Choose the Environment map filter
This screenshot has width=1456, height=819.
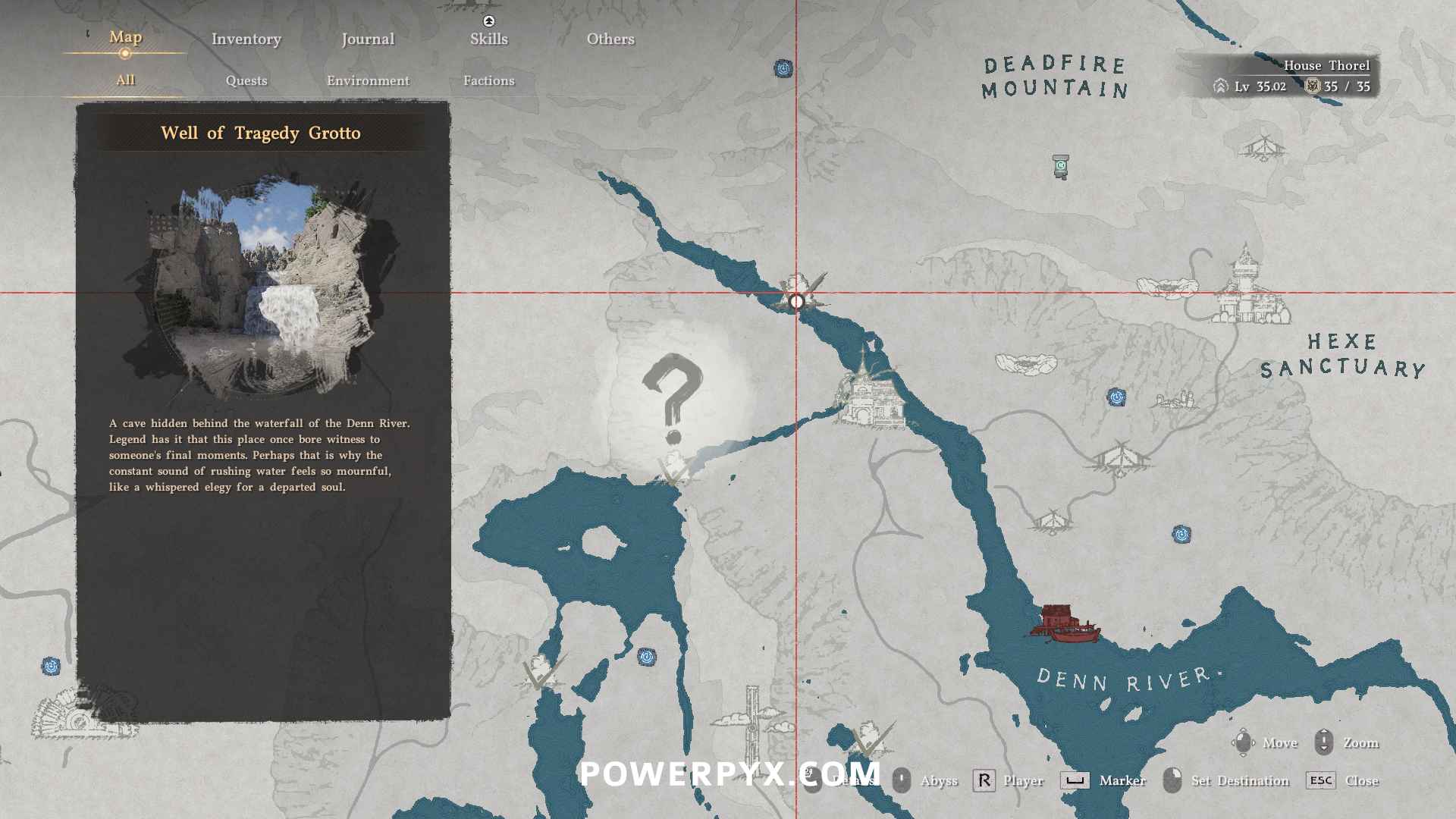click(368, 80)
